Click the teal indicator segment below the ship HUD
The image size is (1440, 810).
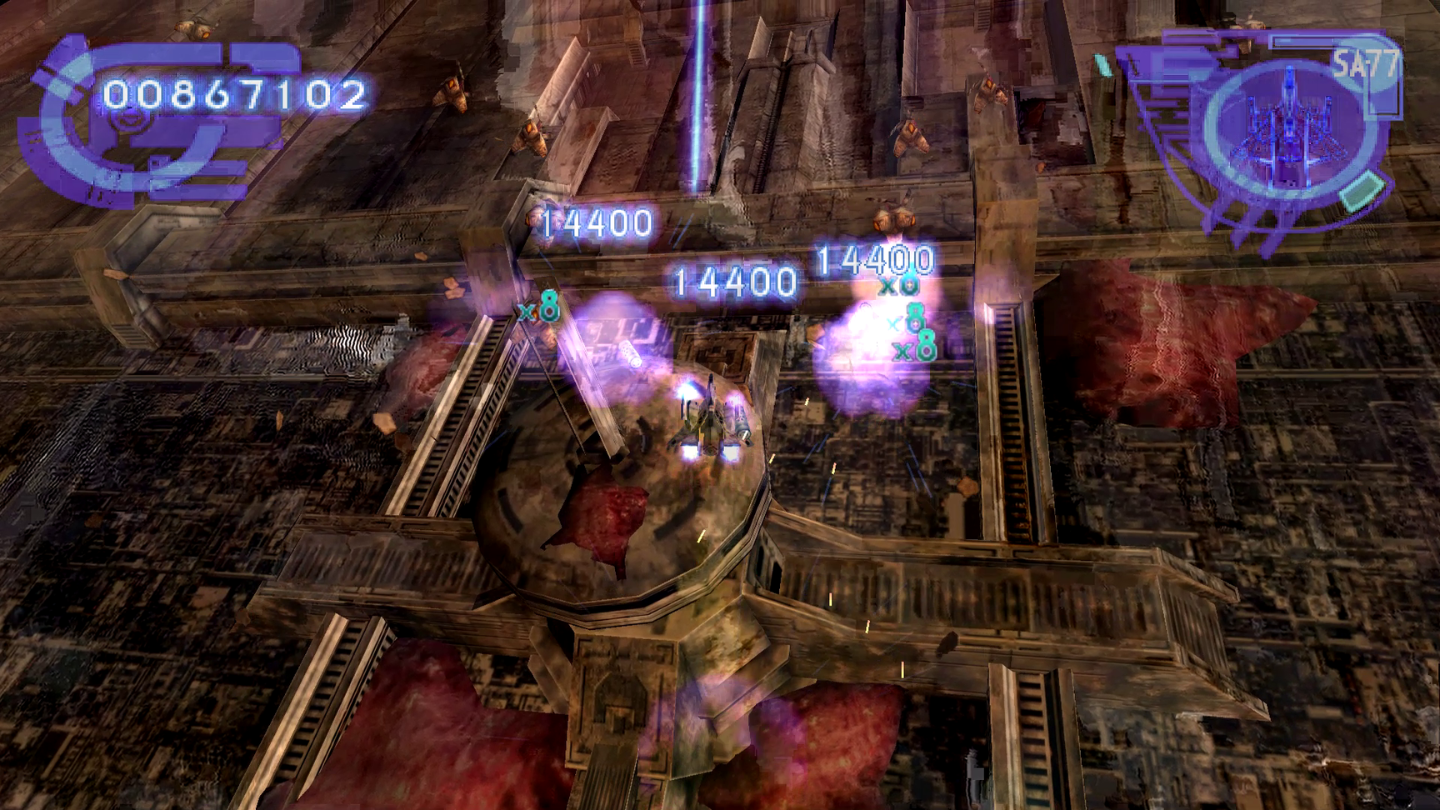[1360, 190]
